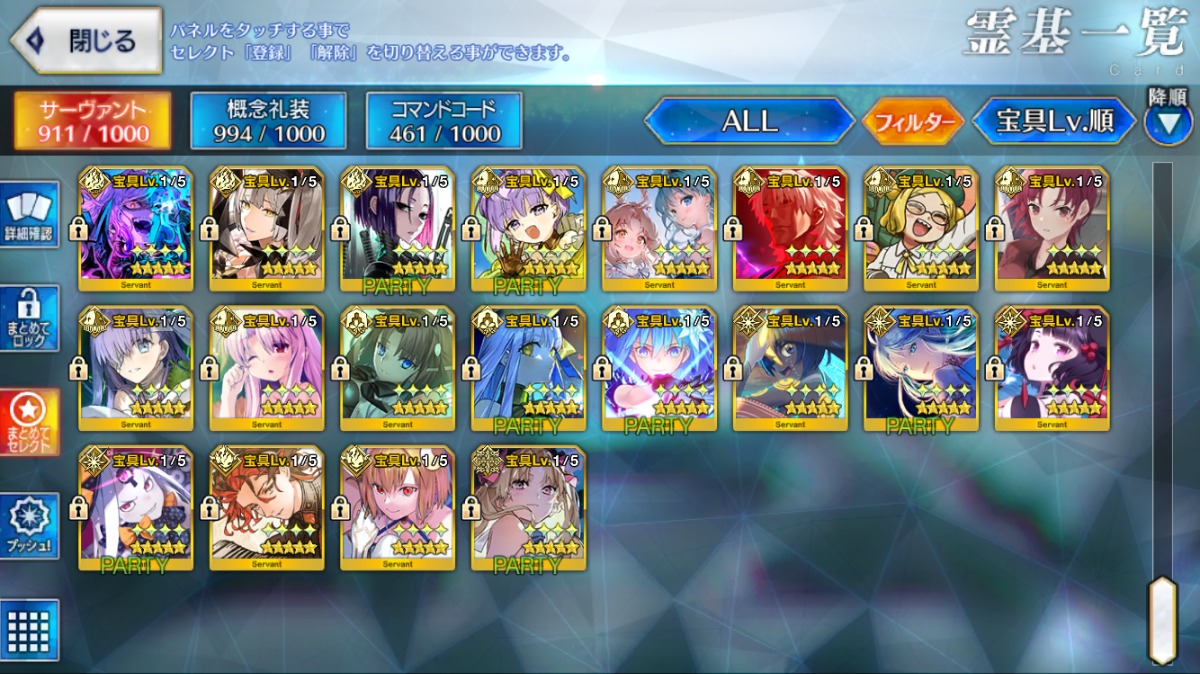This screenshot has height=674, width=1200.
Task: Activate まとめてセレクト bulk select
Action: tap(30, 422)
